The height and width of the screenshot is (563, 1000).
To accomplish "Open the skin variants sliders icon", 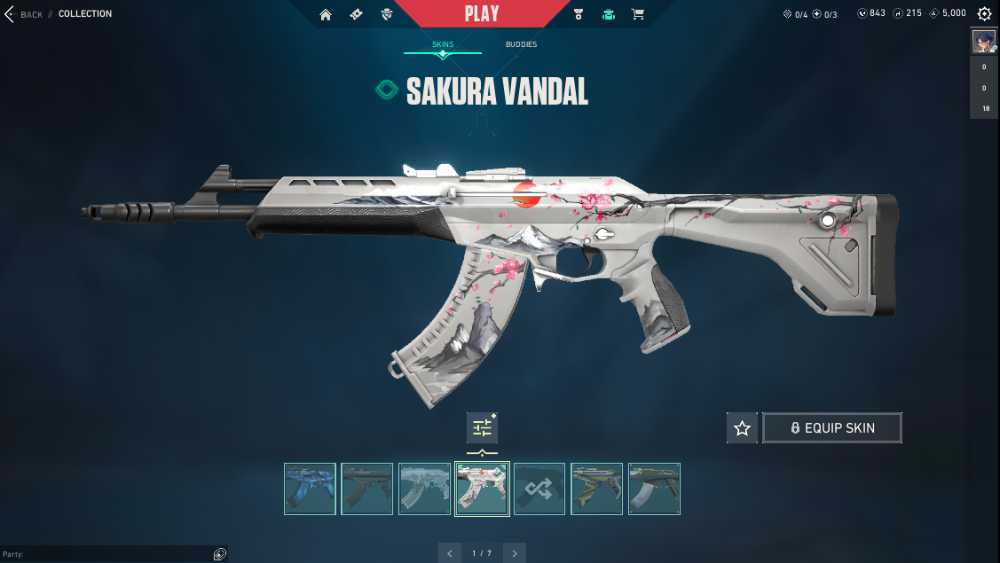I will 482,428.
